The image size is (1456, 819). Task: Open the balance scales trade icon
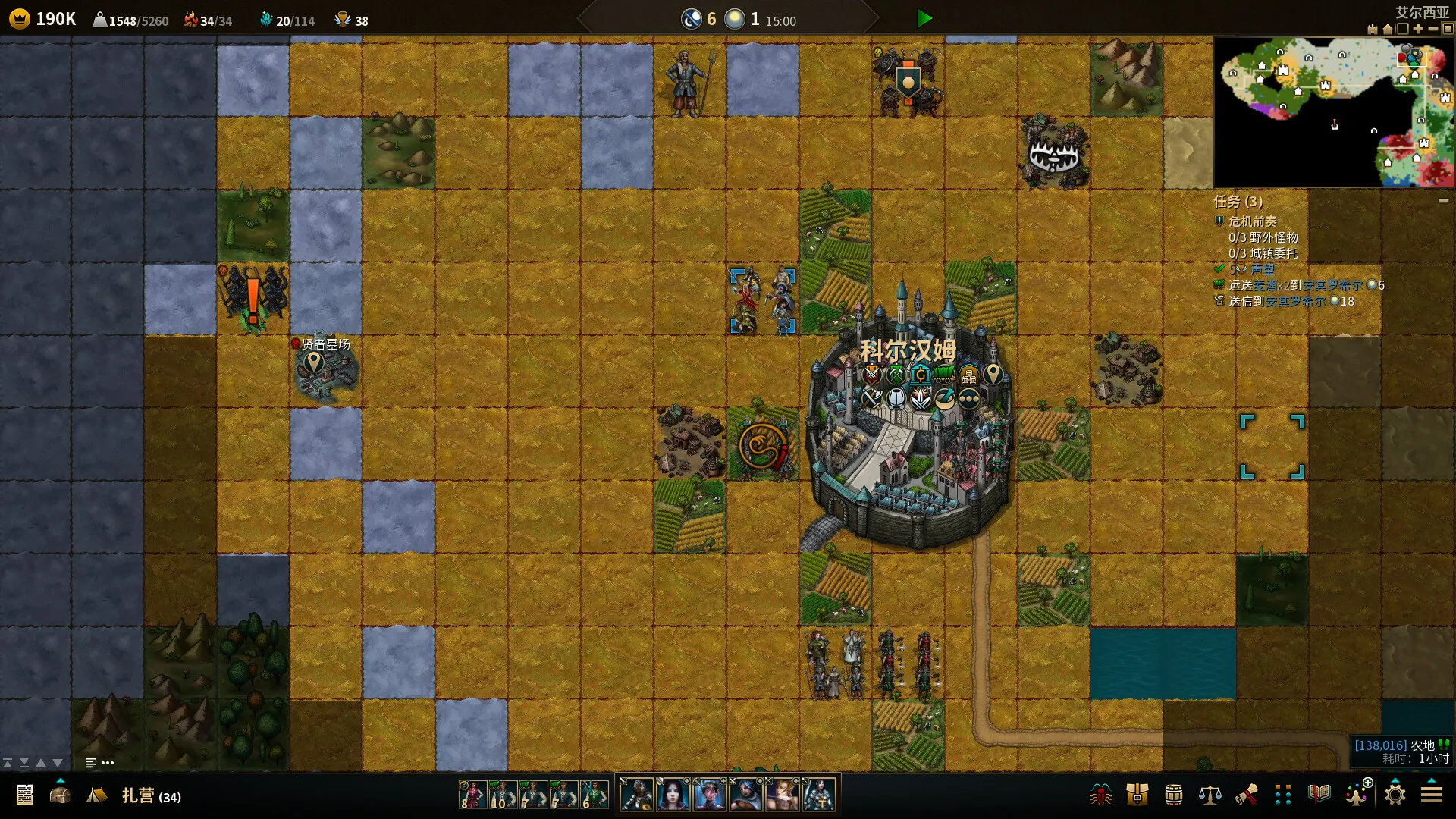point(1210,795)
